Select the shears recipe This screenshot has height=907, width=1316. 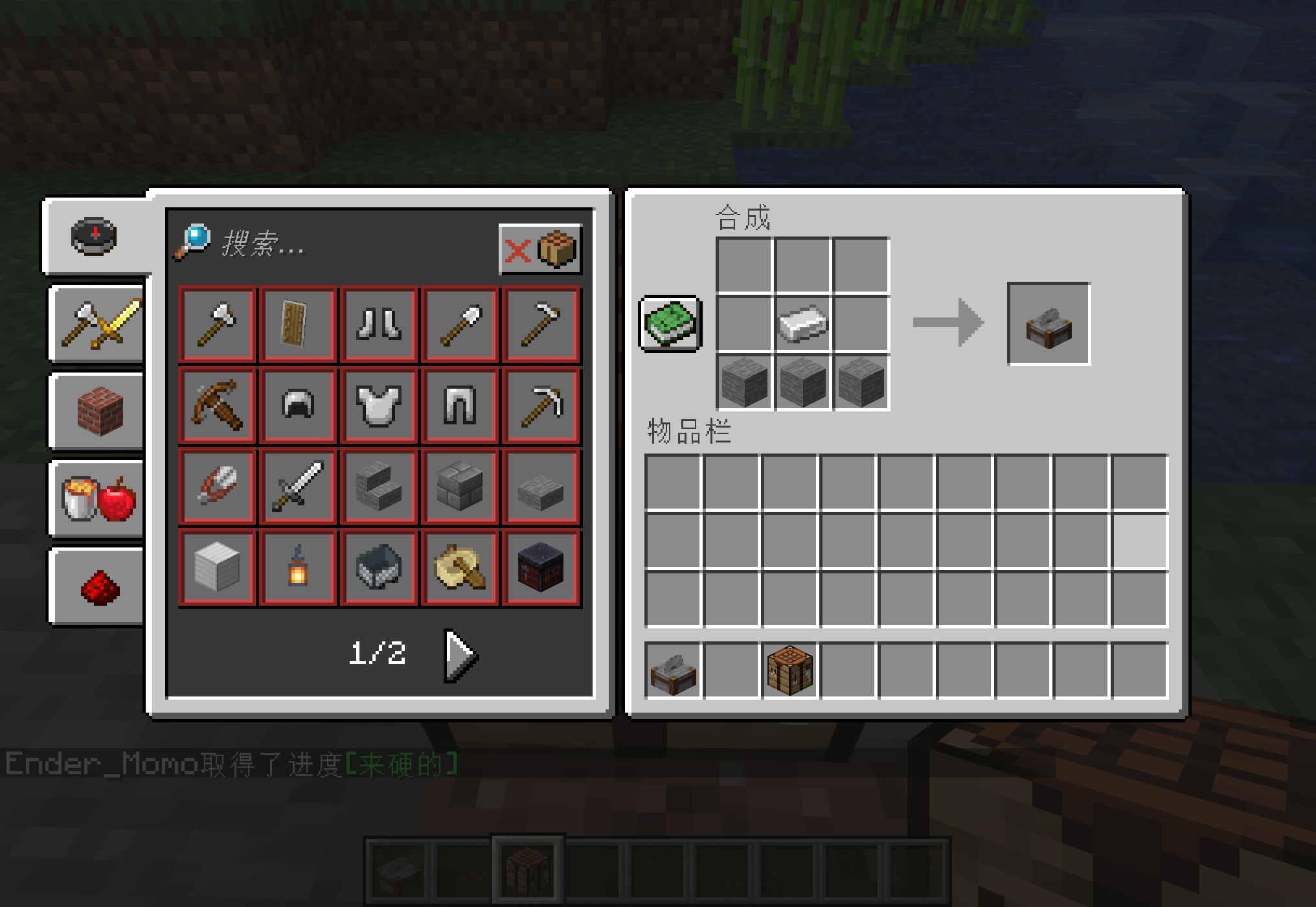tap(217, 486)
